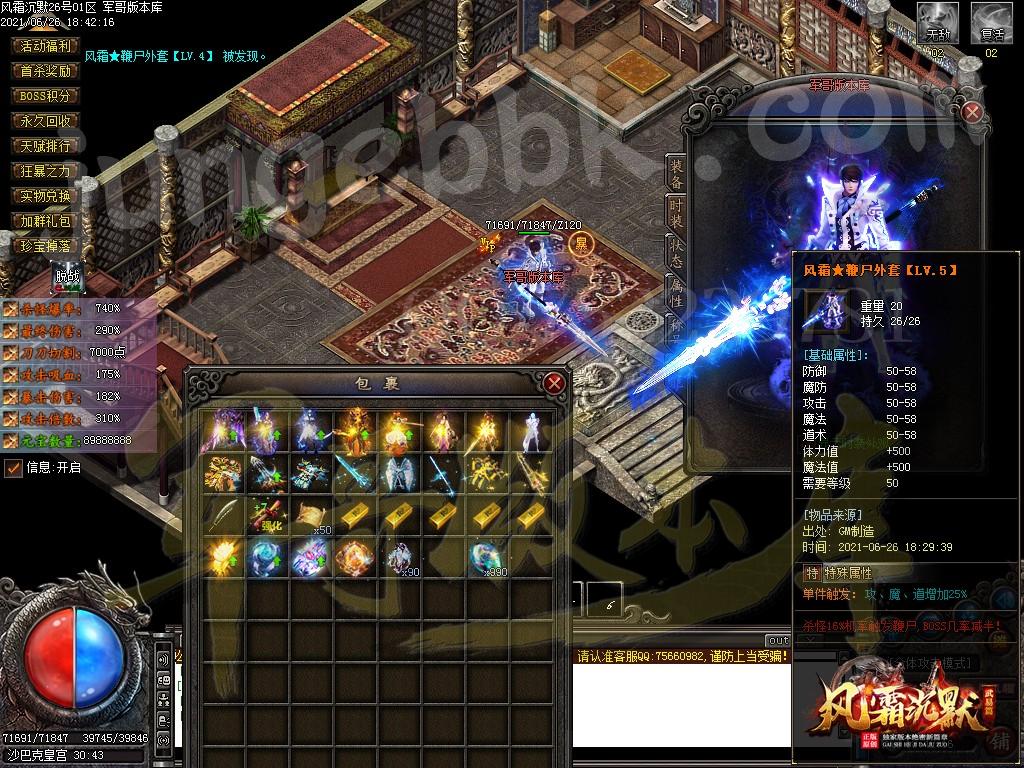Activate the 复活 revive skill
This screenshot has height=768, width=1024.
[991, 22]
